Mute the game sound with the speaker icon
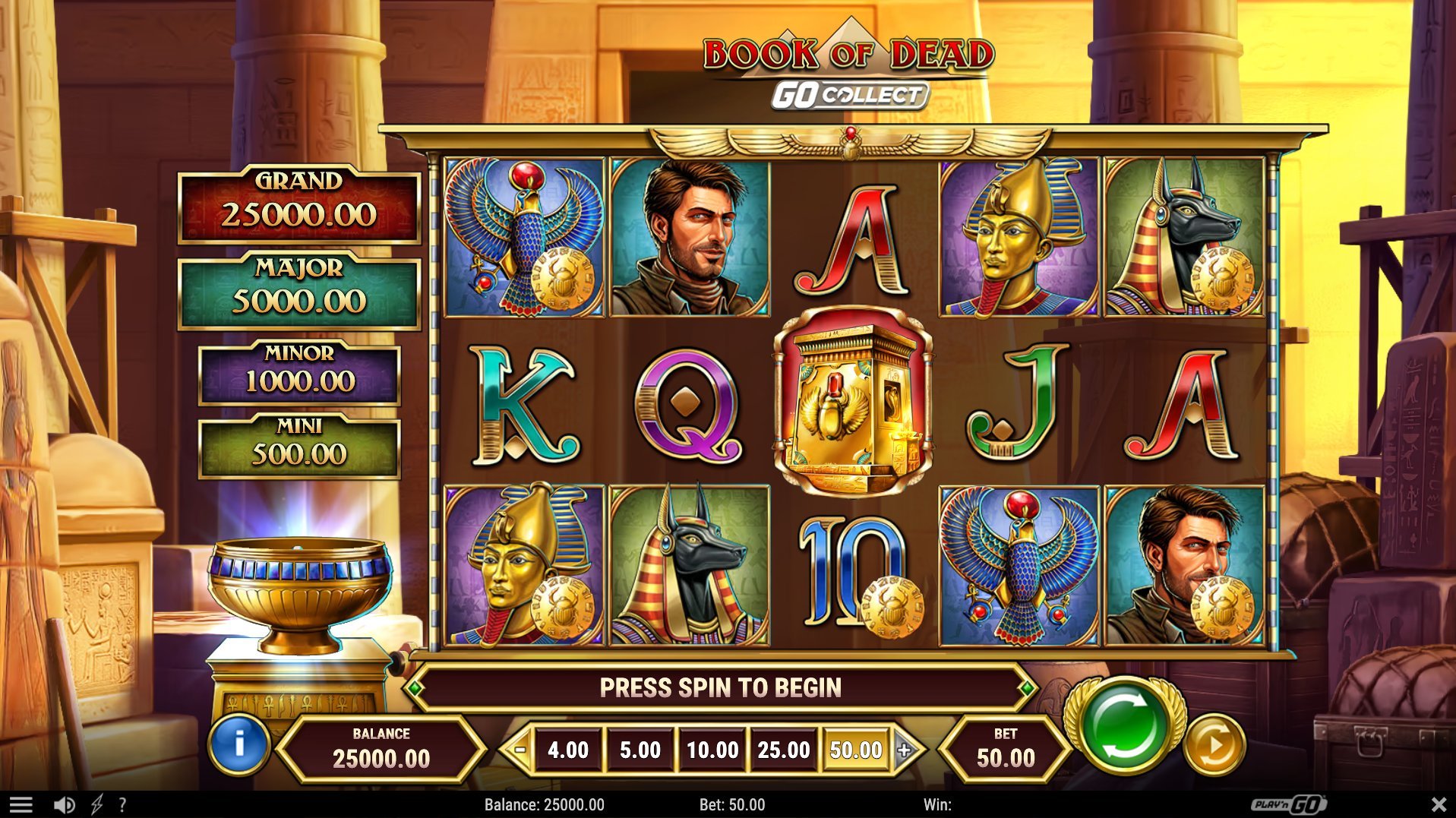1456x818 pixels. point(62,804)
